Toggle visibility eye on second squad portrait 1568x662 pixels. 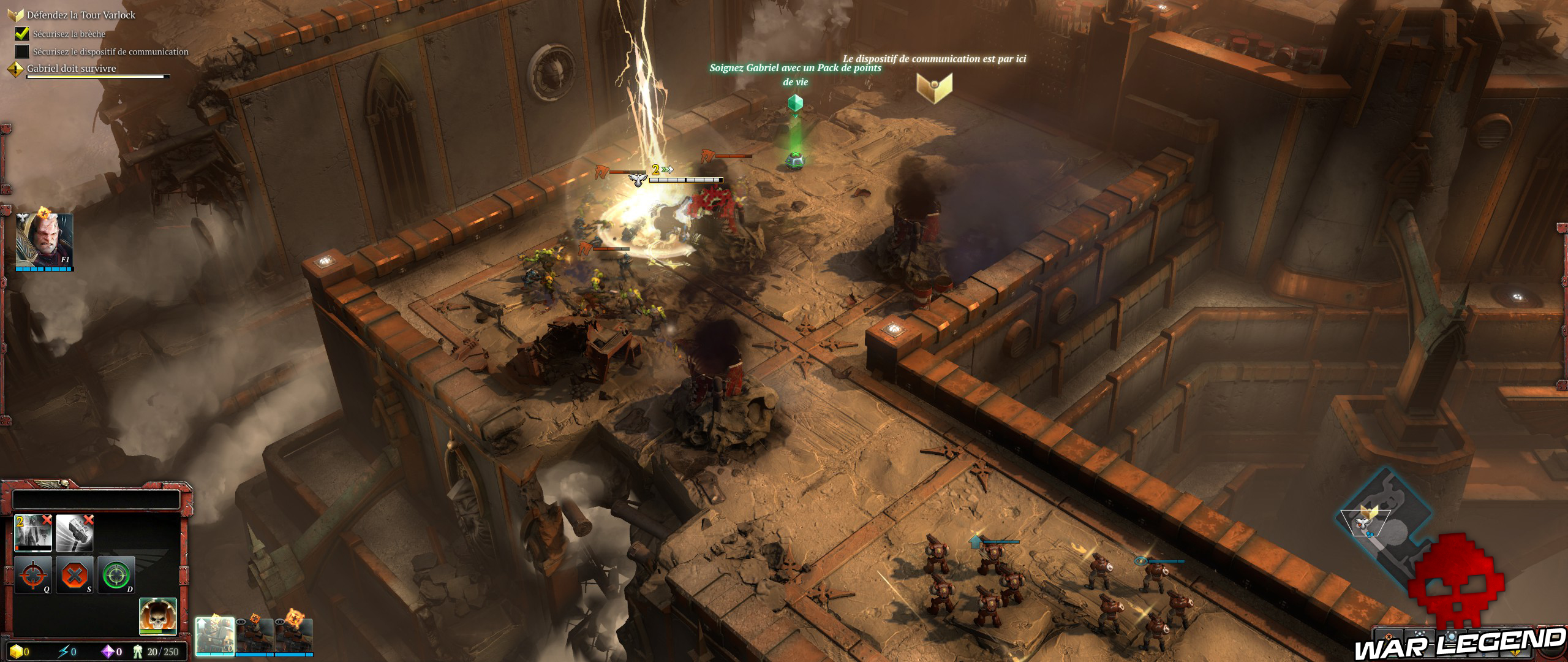click(241, 622)
